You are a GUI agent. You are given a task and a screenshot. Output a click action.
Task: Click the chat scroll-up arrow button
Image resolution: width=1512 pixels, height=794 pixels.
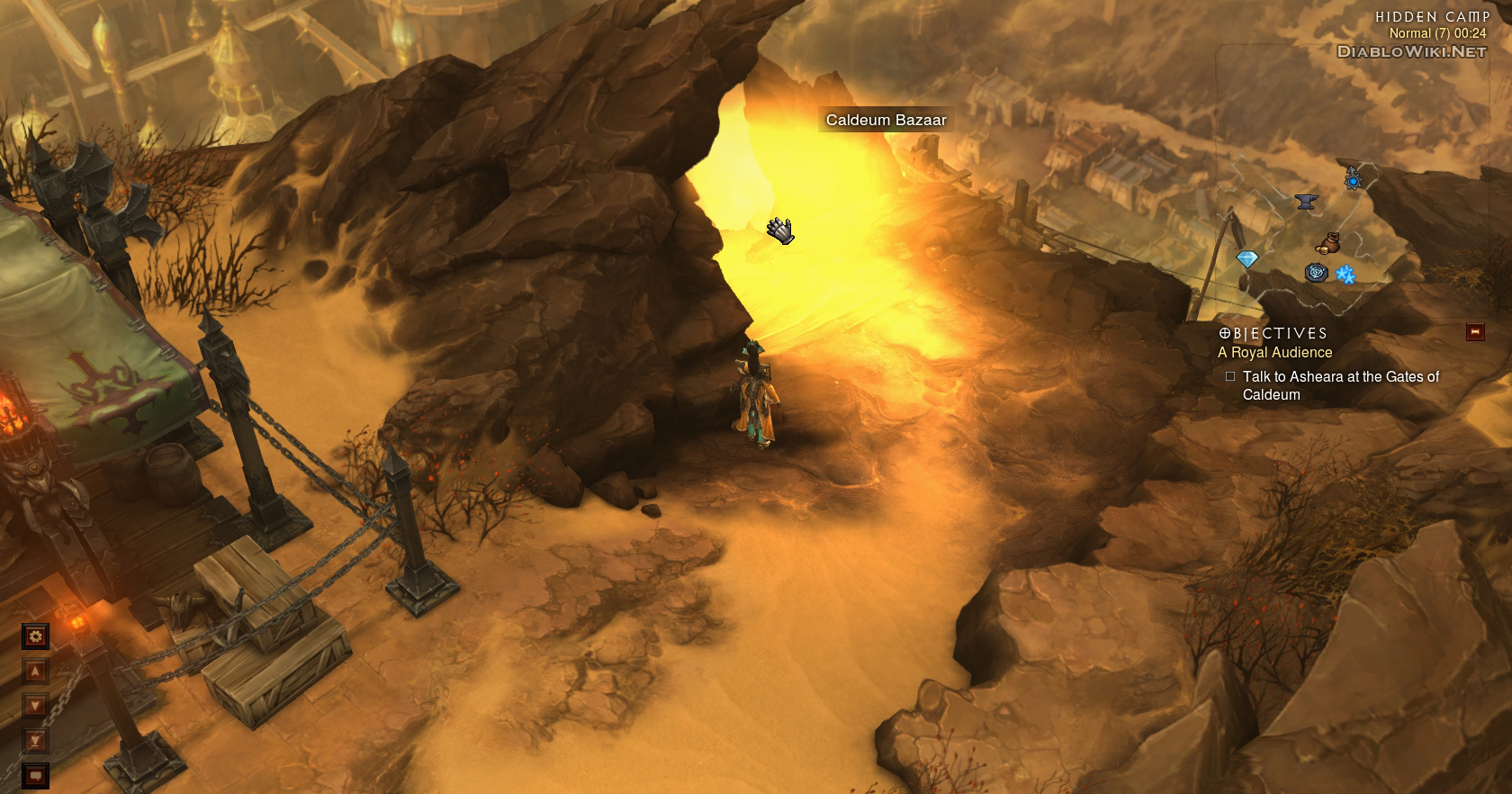pos(35,672)
